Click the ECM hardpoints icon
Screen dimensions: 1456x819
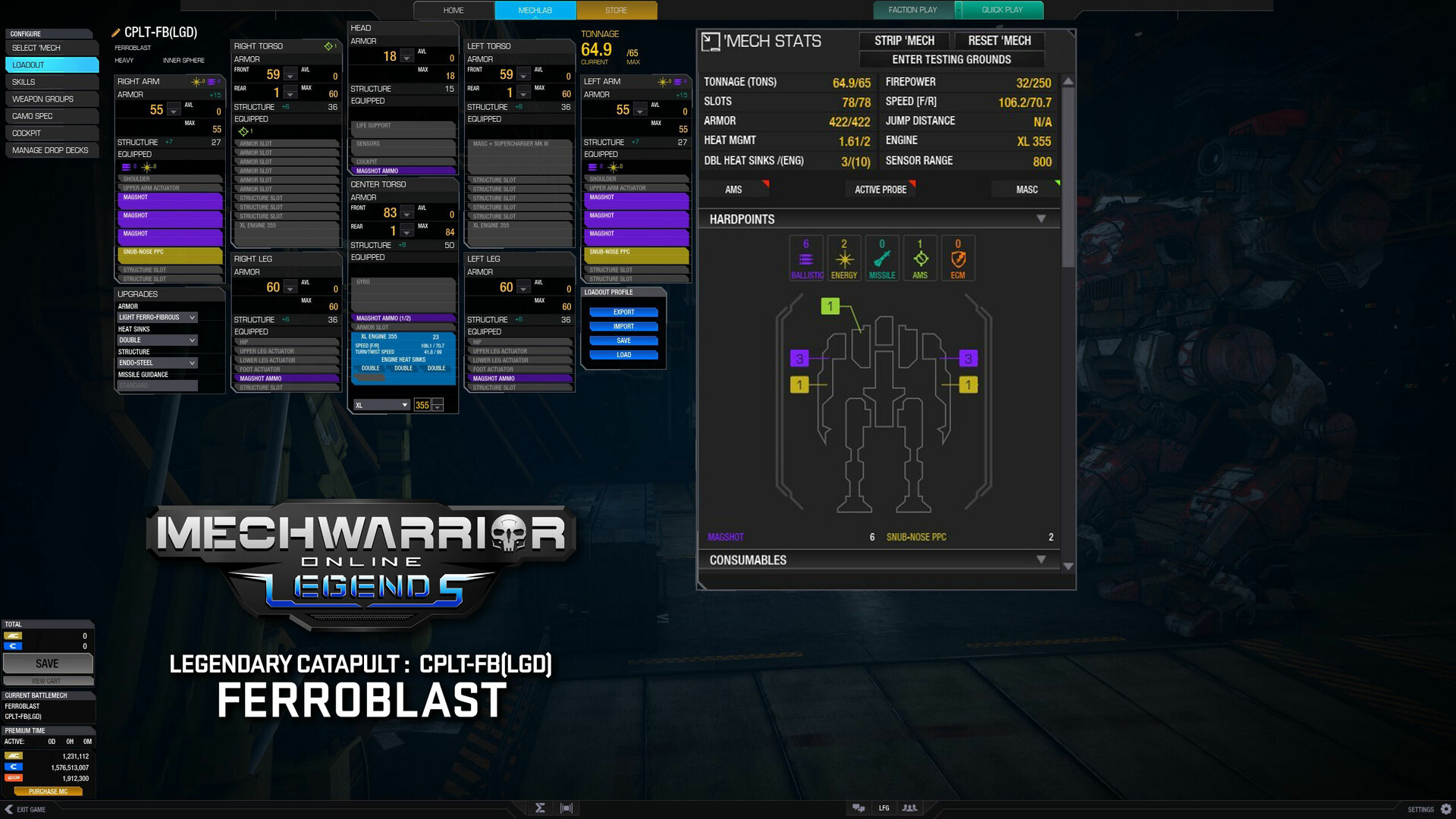958,258
